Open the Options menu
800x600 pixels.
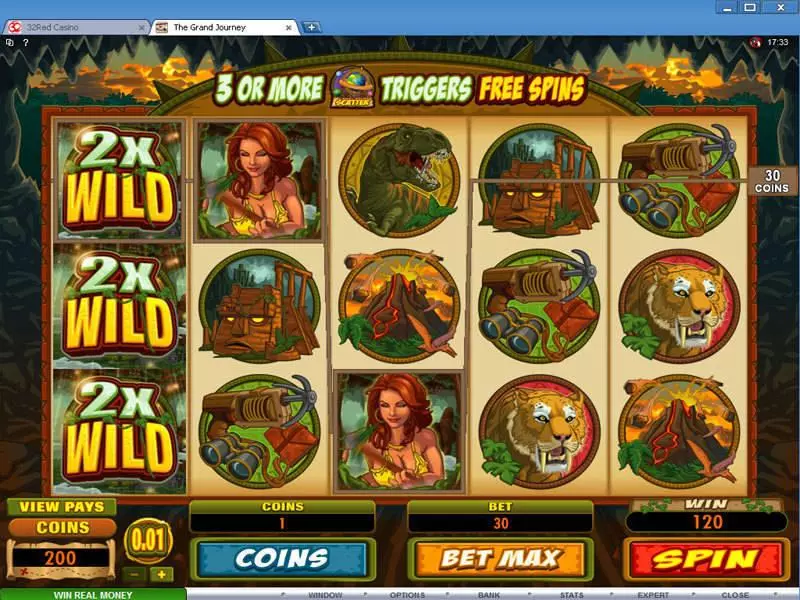(x=407, y=594)
